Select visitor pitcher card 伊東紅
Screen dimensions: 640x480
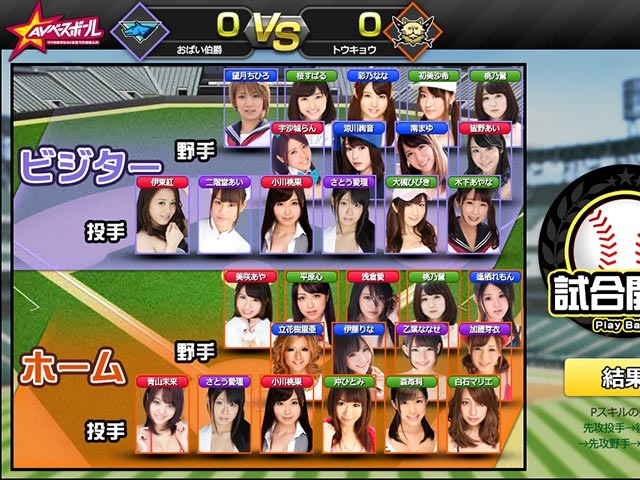click(x=162, y=215)
